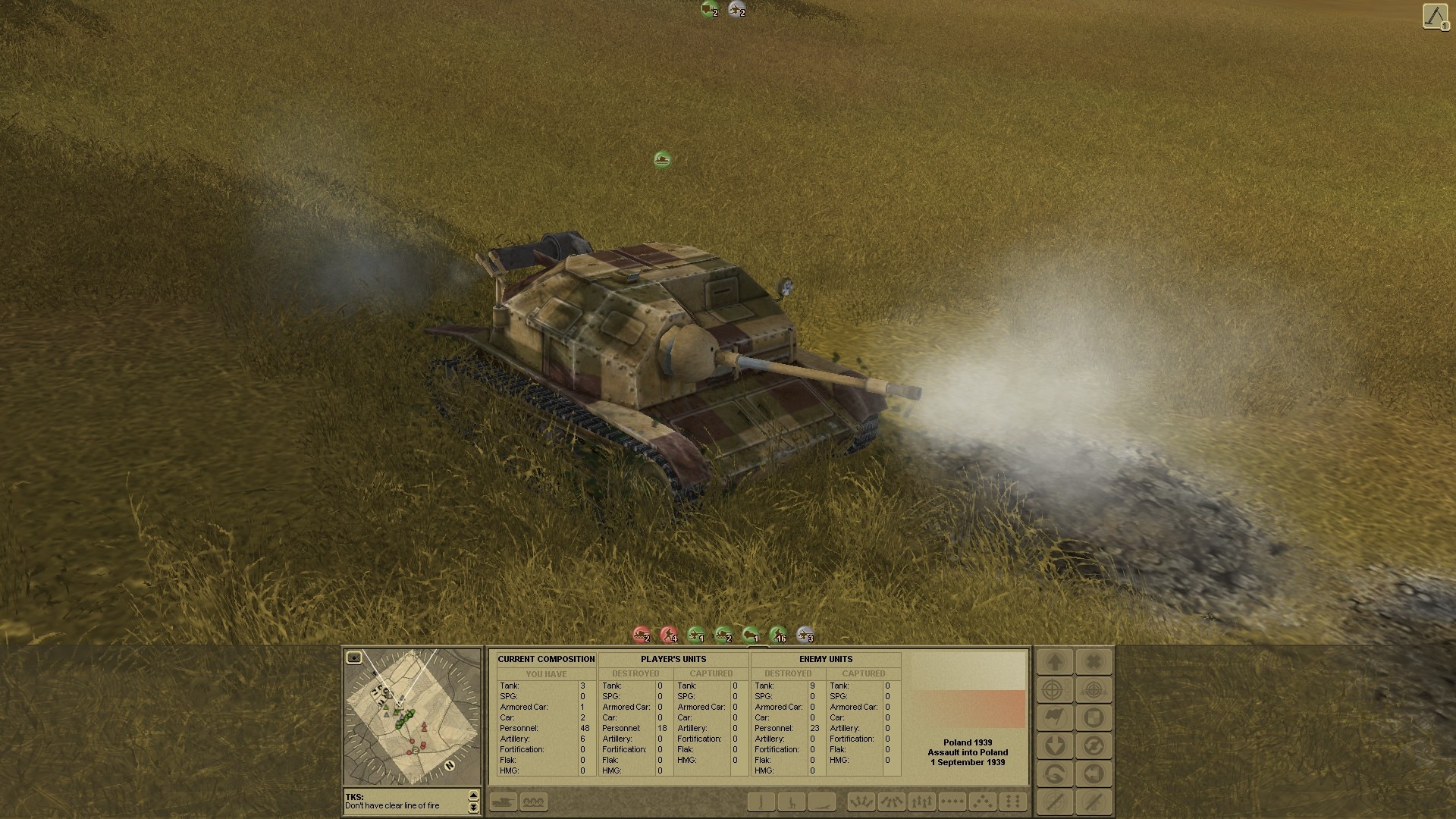Screen dimensions: 1456x819
Task: Activate the down-arrow order button
Action: (1055, 746)
